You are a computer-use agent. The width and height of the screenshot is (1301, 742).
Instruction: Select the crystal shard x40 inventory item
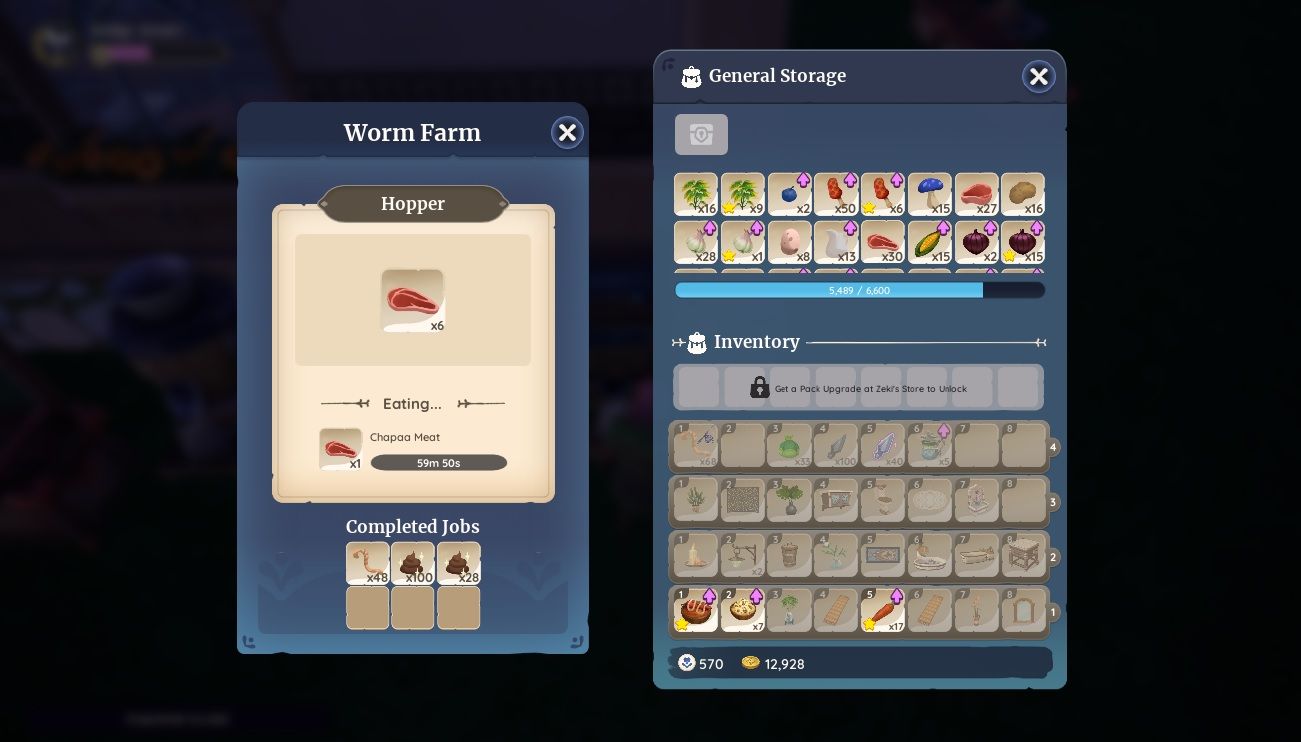tap(883, 446)
